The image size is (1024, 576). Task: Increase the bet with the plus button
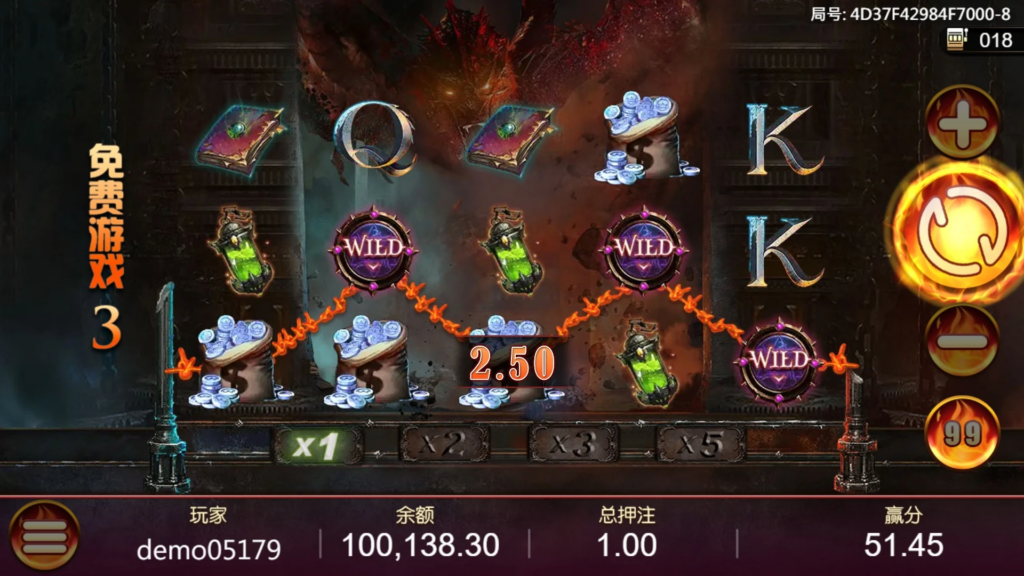point(962,124)
